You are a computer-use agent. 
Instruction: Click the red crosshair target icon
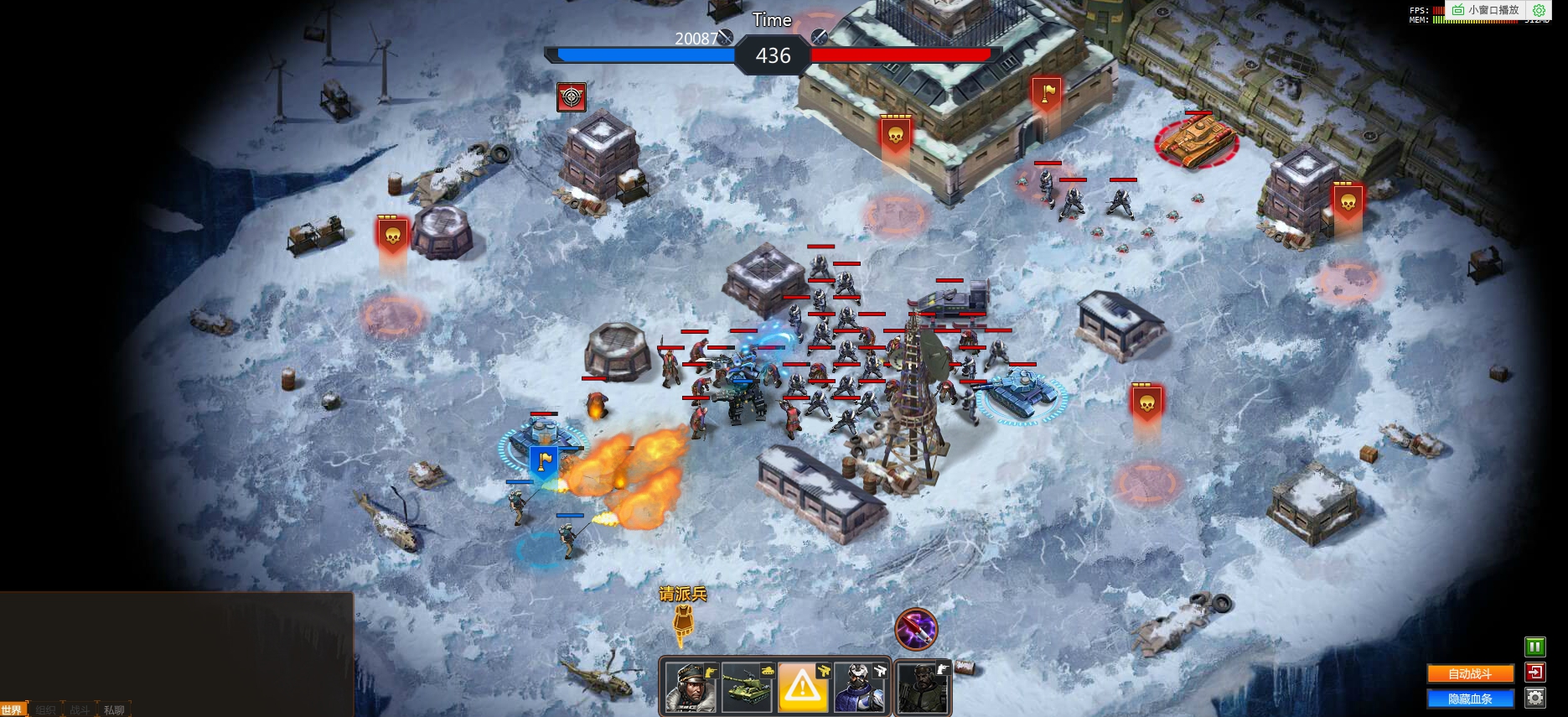(x=572, y=97)
